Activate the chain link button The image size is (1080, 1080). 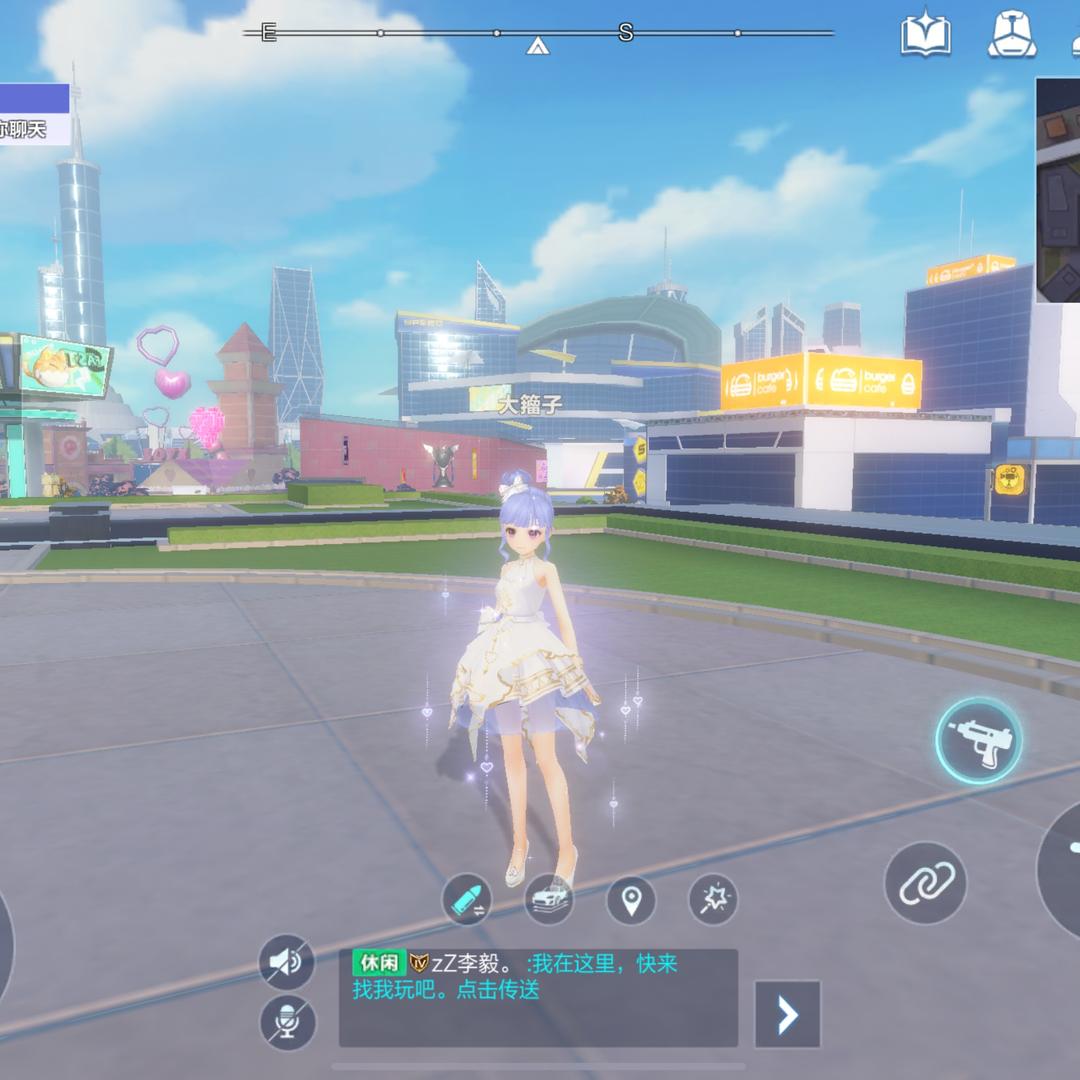click(925, 883)
